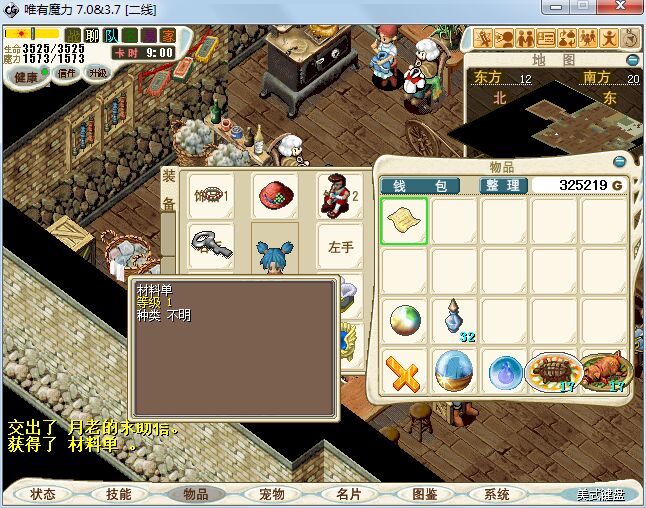
Task: Select the rainbow orb item
Action: [x=405, y=321]
